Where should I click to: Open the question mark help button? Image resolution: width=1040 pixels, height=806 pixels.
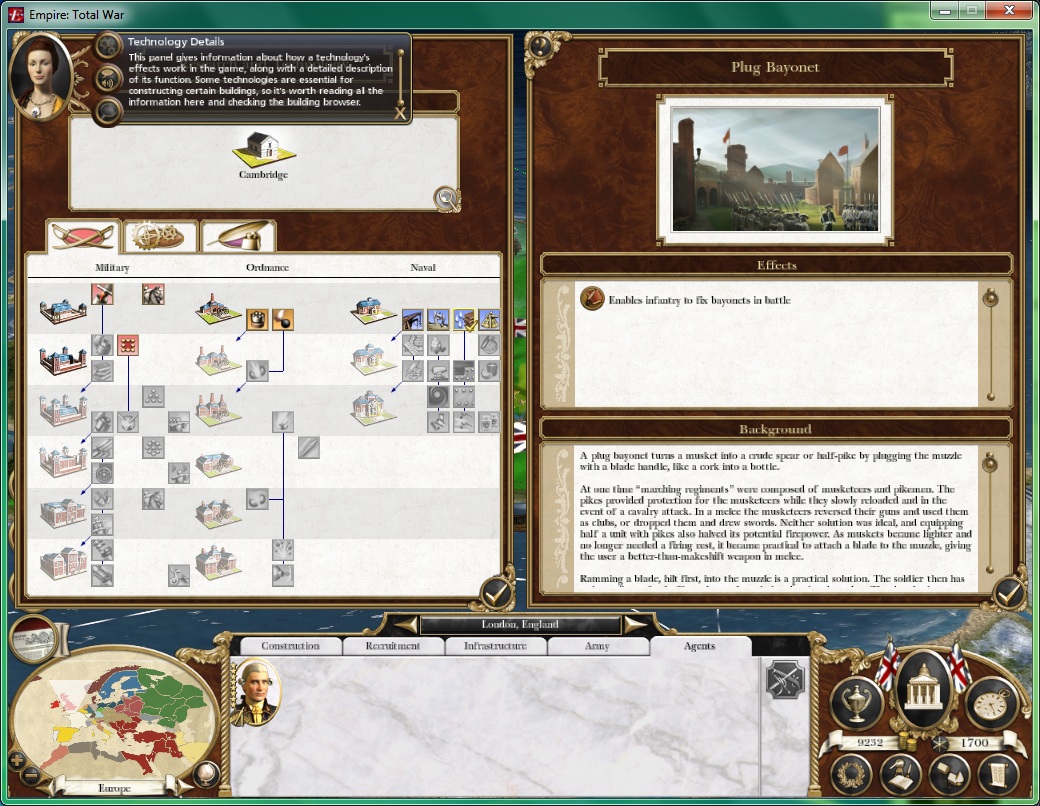click(539, 45)
